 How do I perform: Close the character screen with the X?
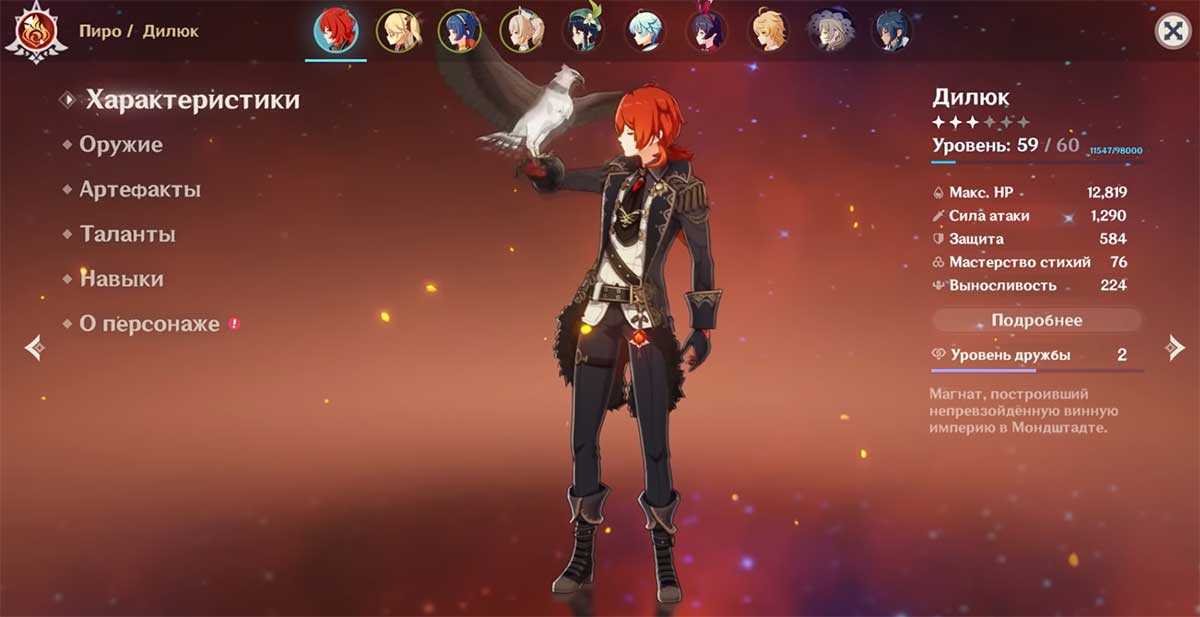click(x=1171, y=31)
